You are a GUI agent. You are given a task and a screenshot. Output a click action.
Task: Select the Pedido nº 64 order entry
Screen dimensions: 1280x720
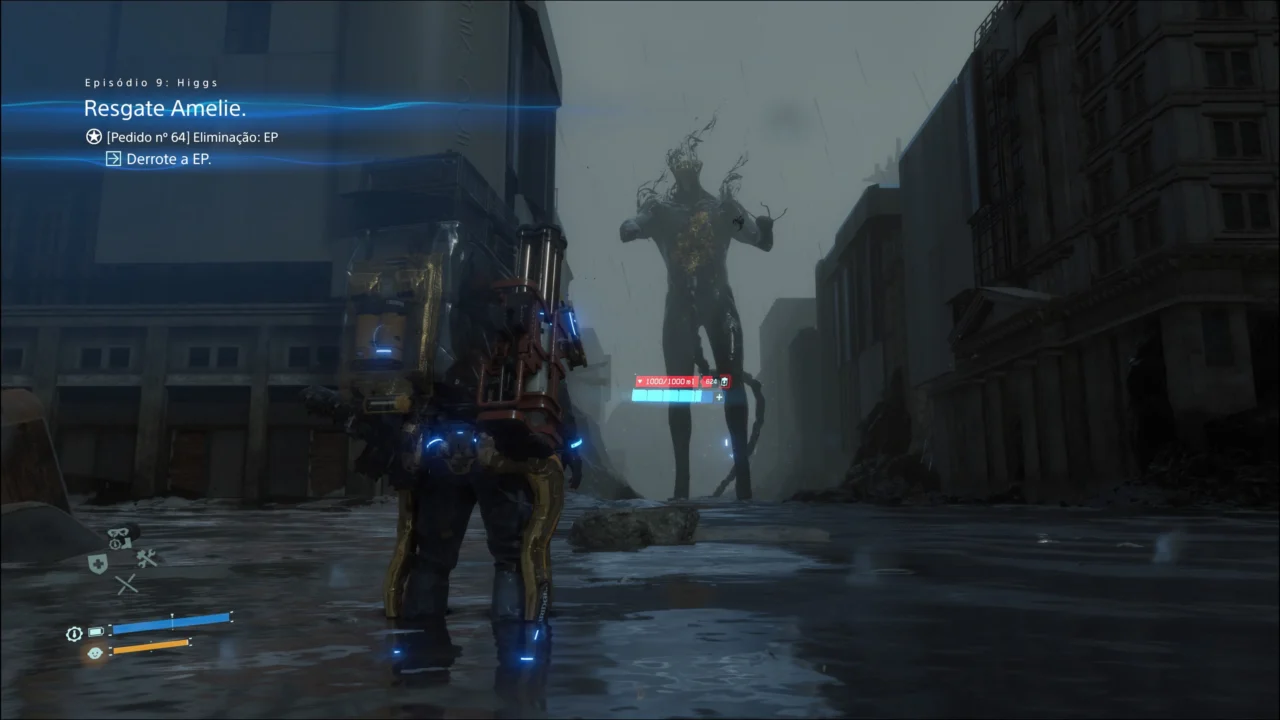191,137
